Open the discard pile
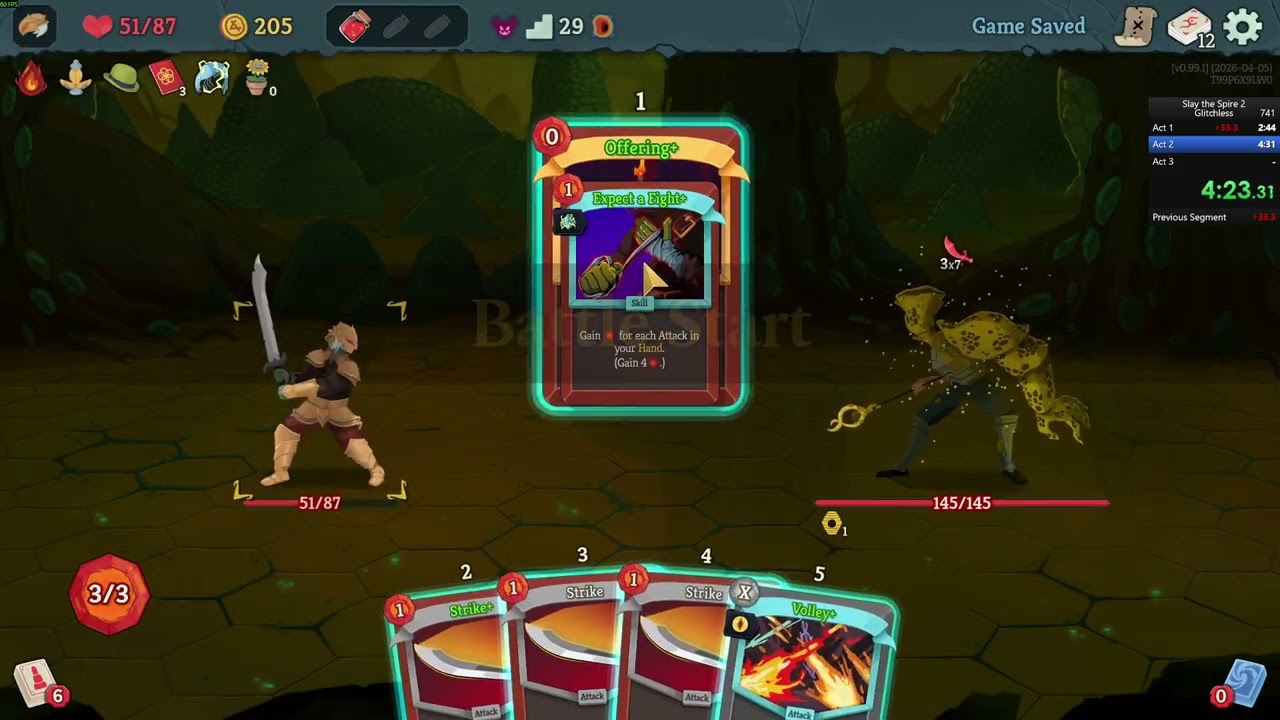Screen dimensions: 1280x720 pos(1243,684)
